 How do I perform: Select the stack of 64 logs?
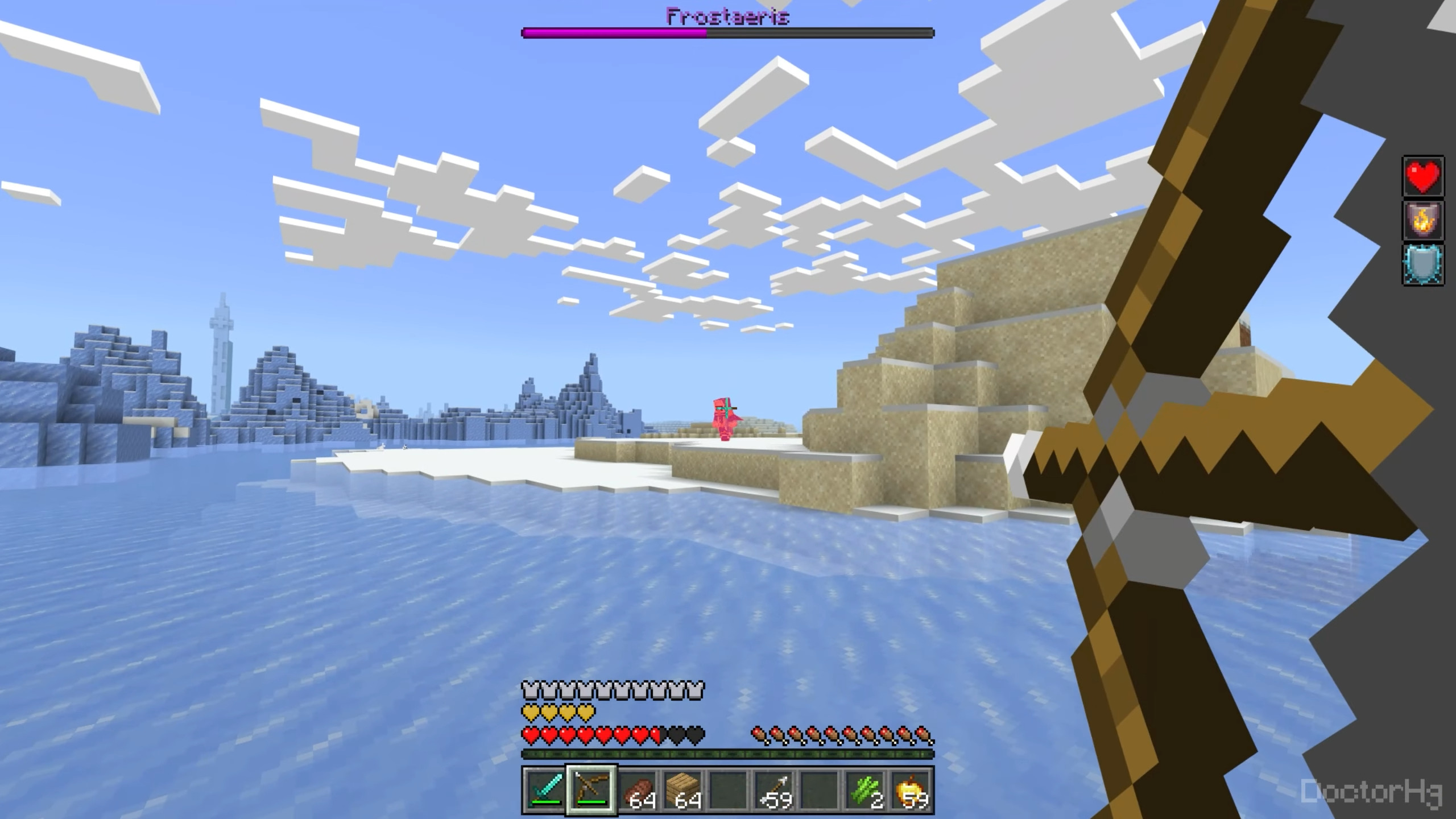(637, 791)
